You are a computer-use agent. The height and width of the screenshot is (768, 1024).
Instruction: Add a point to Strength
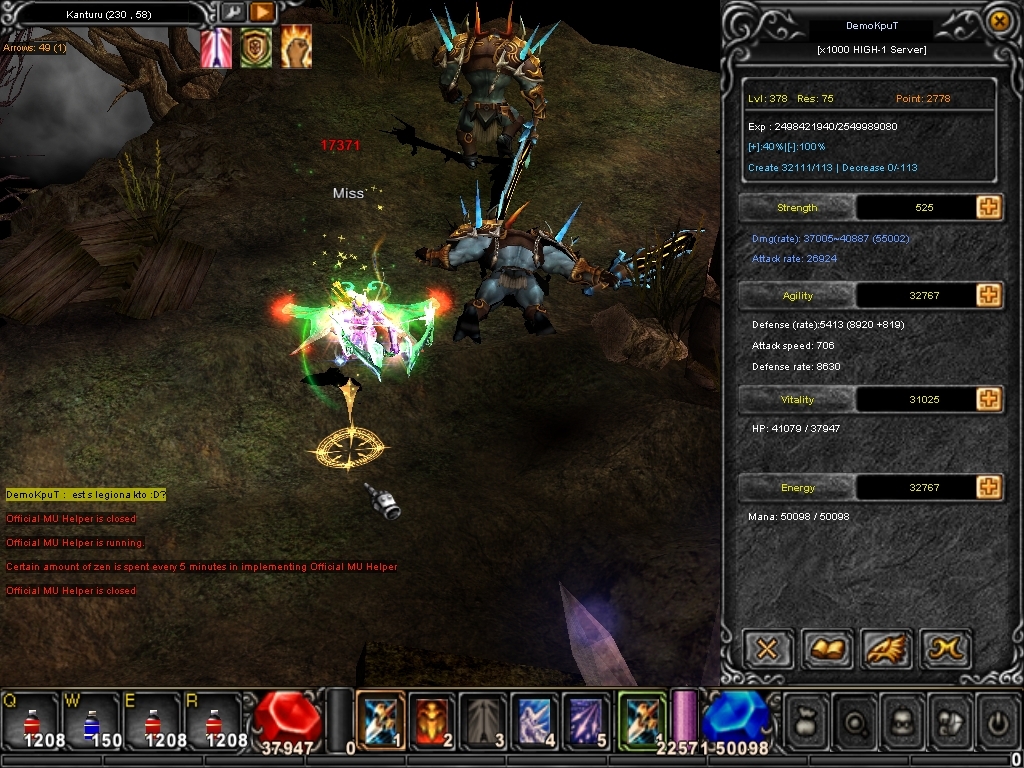click(x=989, y=207)
